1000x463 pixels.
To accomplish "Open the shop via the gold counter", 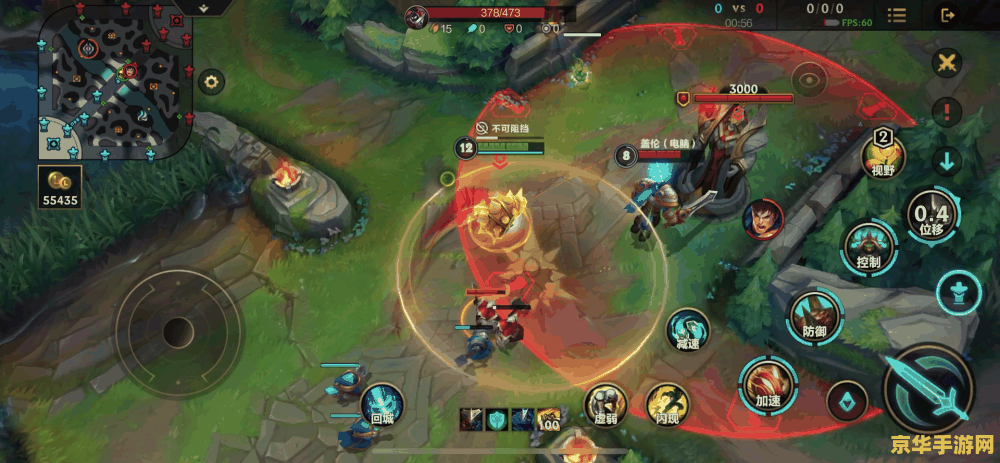I will coord(60,187).
